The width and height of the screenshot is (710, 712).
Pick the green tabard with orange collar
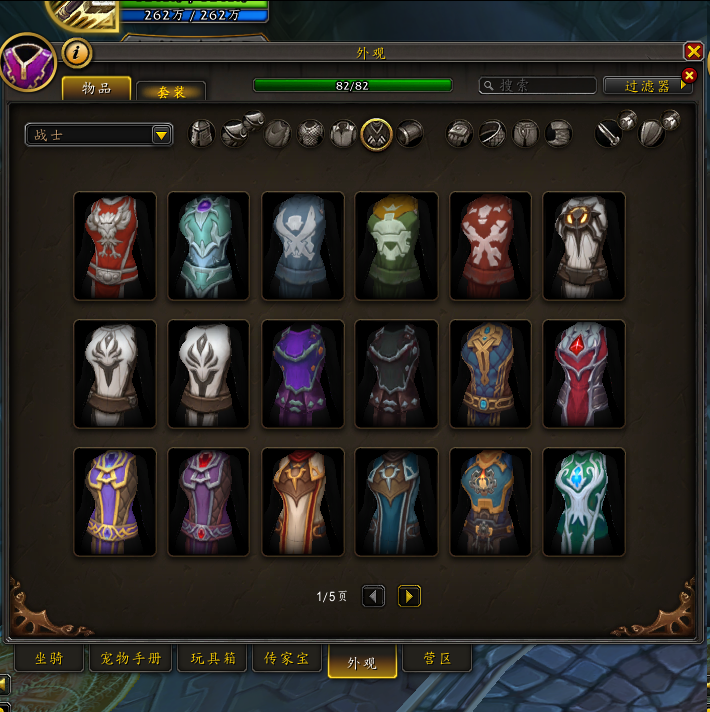pos(396,246)
